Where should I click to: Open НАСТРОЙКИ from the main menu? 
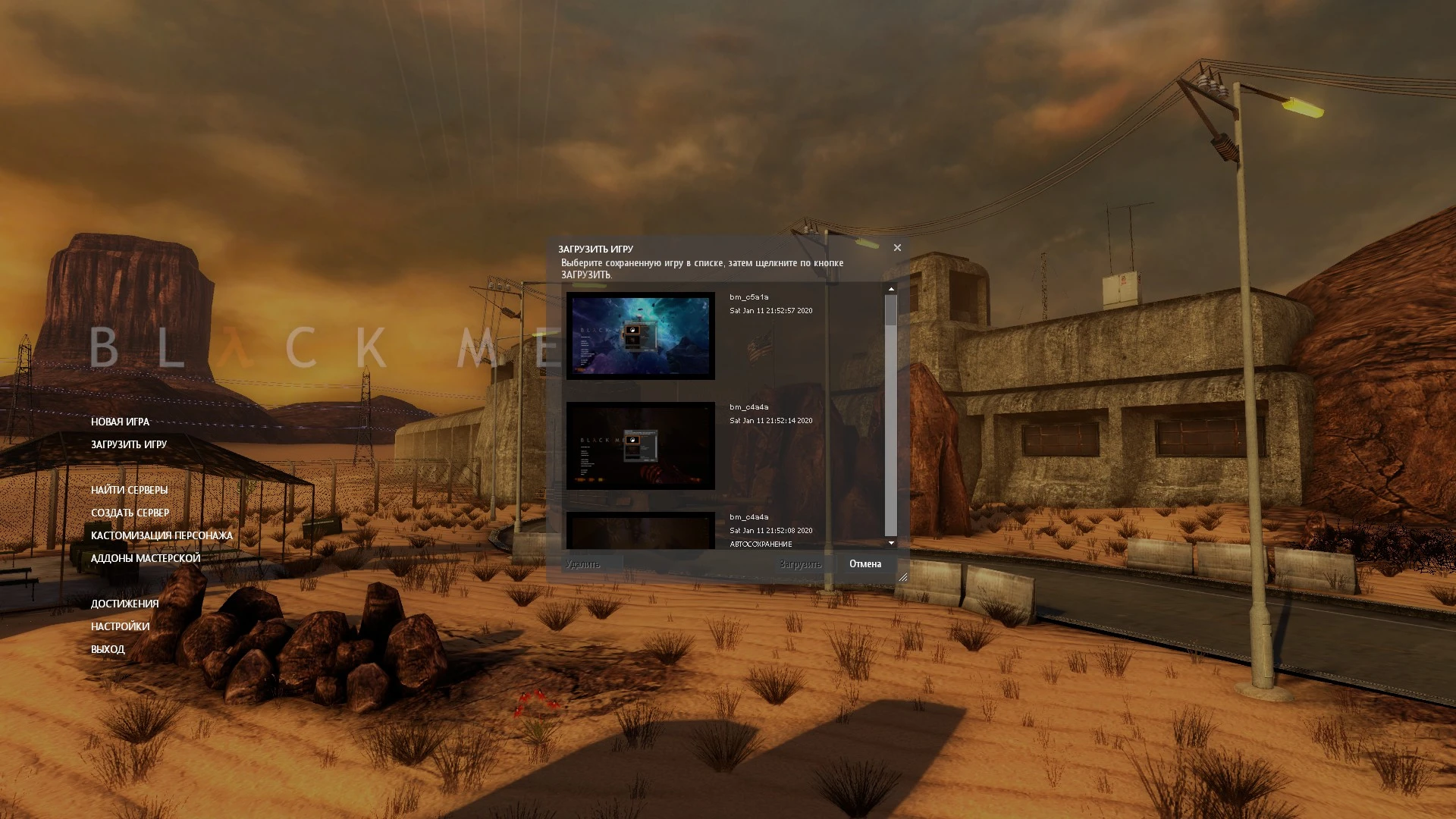click(120, 626)
